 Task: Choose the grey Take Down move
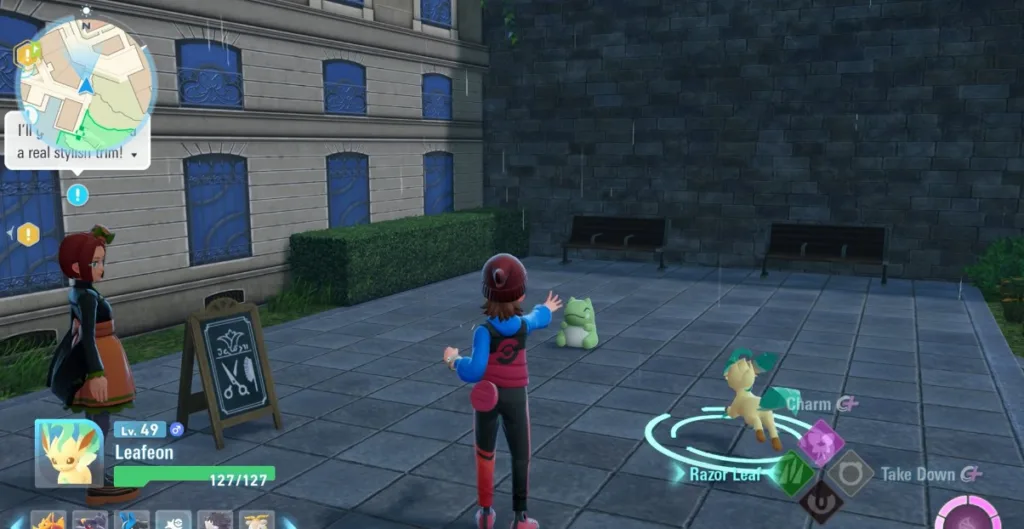click(850, 472)
